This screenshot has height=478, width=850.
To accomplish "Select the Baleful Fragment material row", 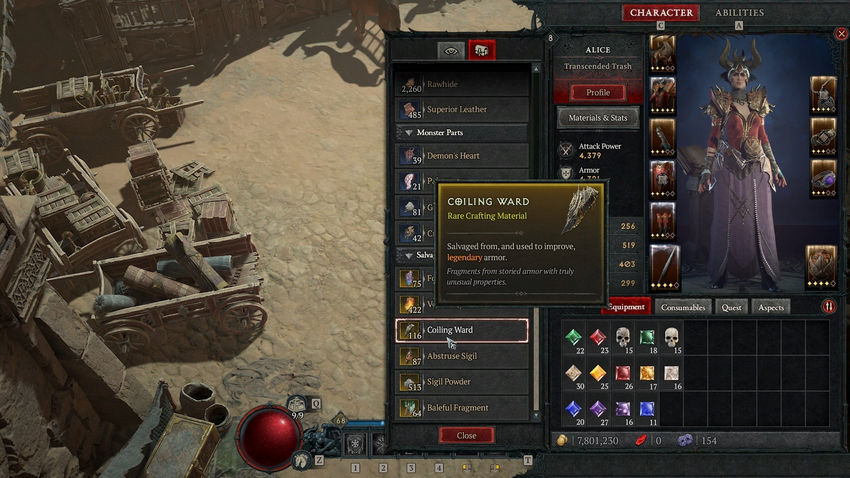I will [462, 408].
